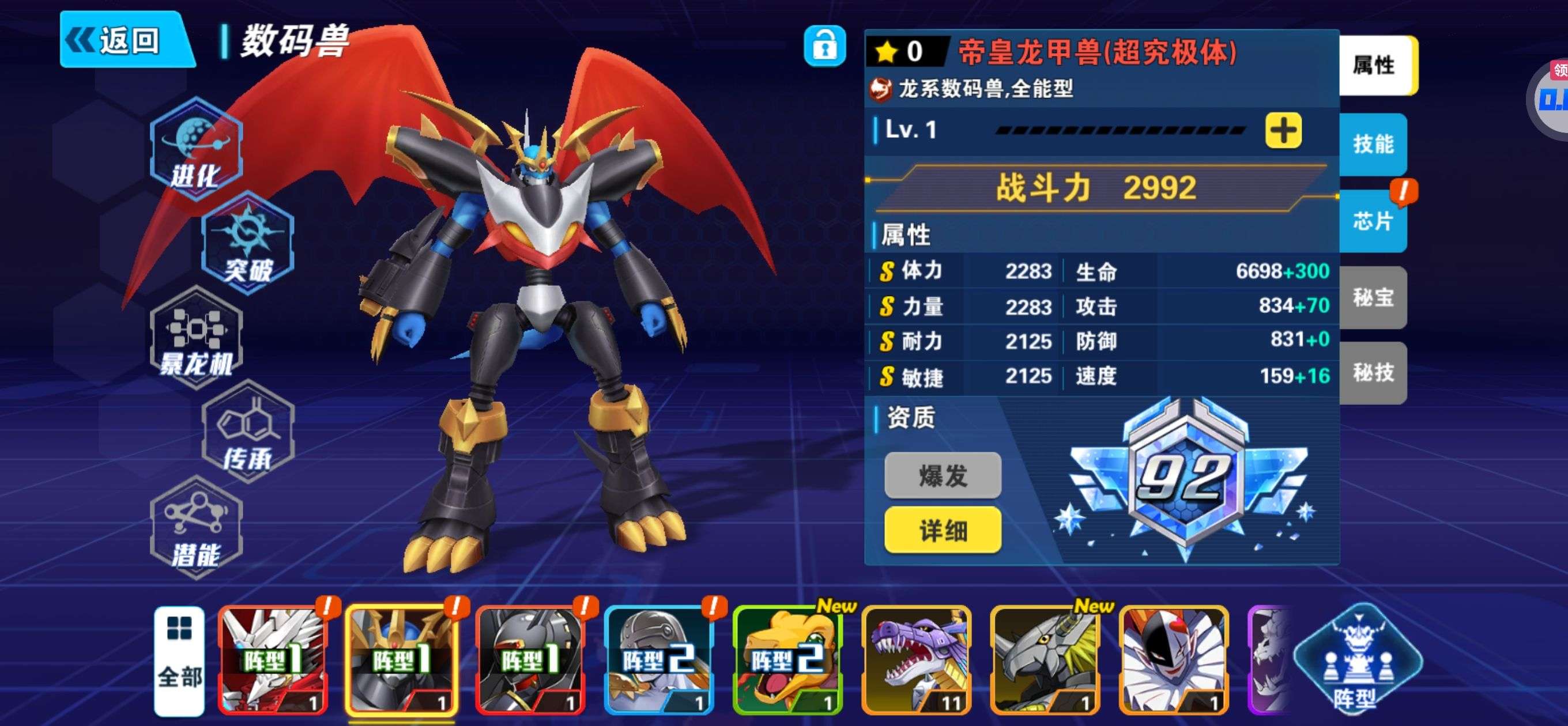Open the yellow 详细 details button
Viewport: 1568px width, 726px height.
(x=943, y=531)
